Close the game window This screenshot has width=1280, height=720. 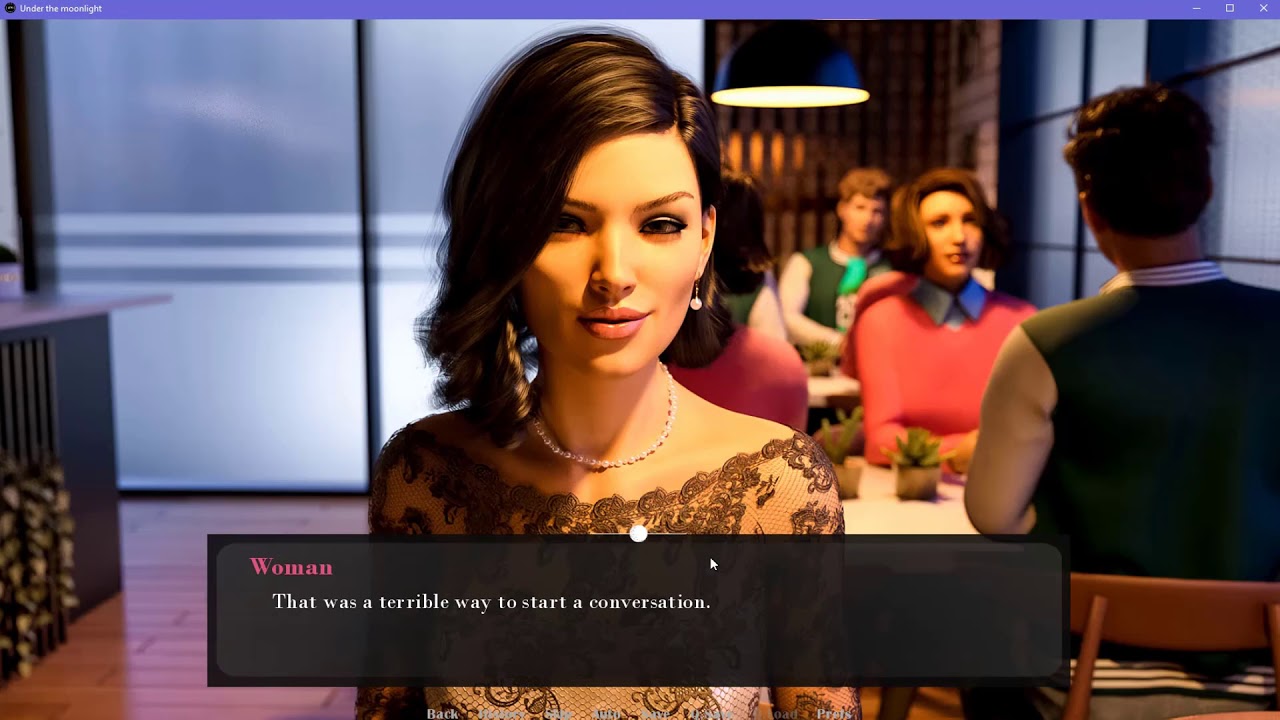(x=1264, y=8)
